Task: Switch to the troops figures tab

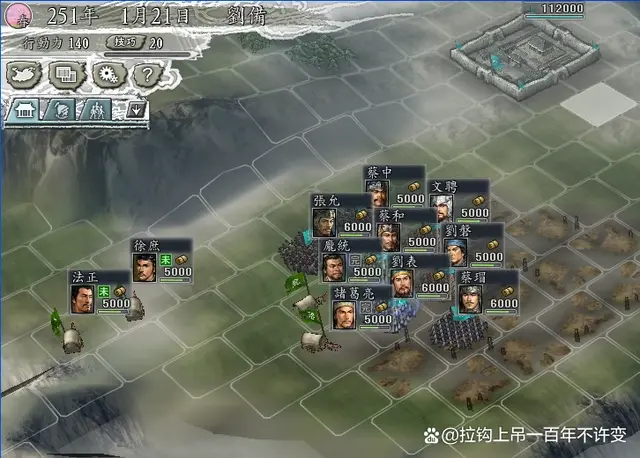Action: point(98,110)
